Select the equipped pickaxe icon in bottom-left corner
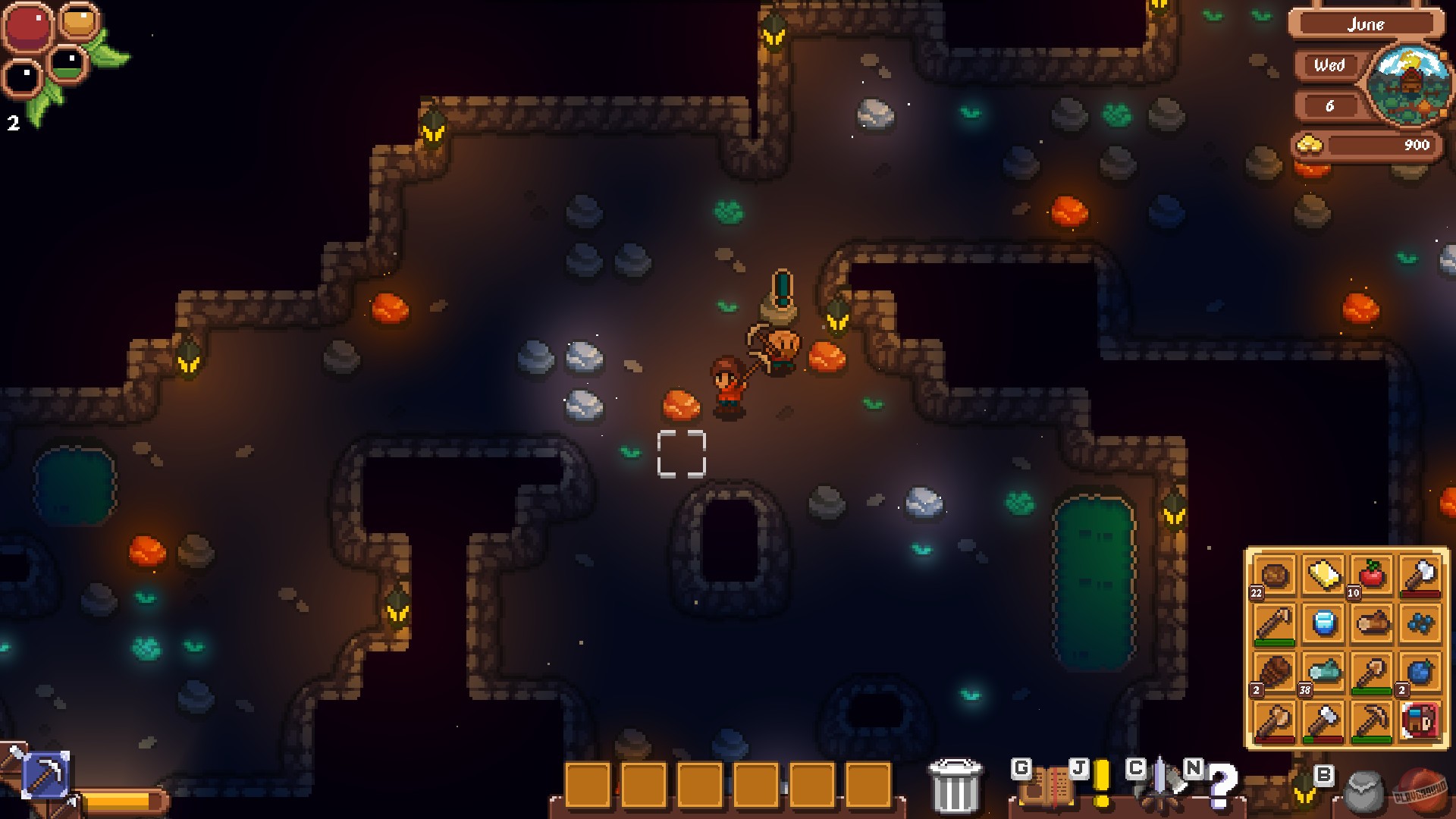Viewport: 1456px width, 819px height. coord(47,776)
